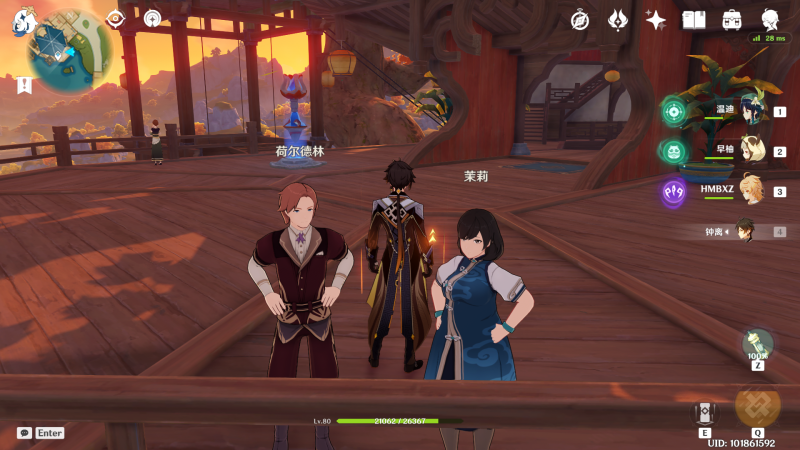Toggle the eye-shaped elemental sight icon
This screenshot has height=450, width=800.
(115, 18)
